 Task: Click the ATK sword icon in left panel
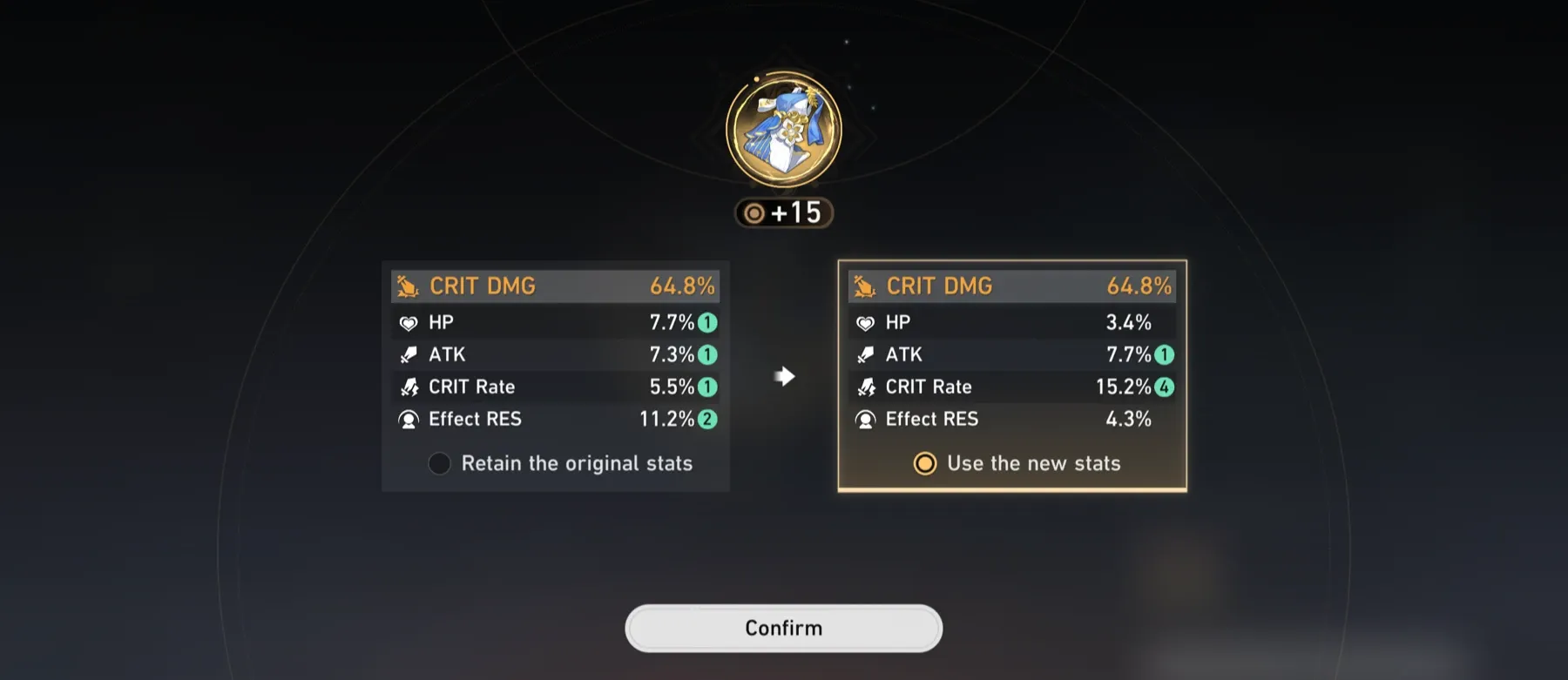(408, 353)
